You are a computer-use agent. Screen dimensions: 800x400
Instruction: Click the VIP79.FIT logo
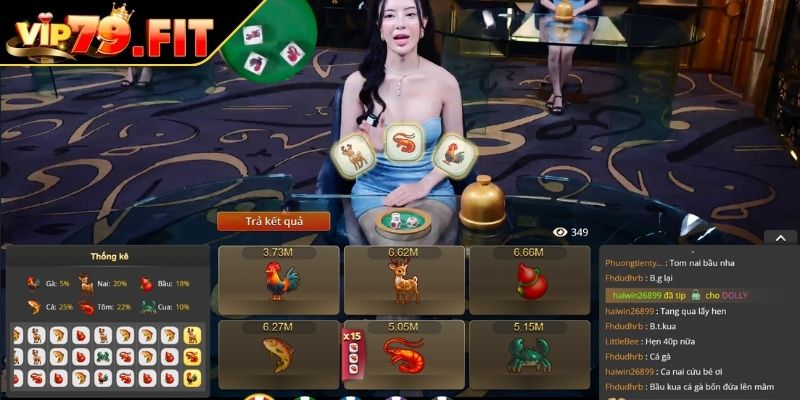click(x=110, y=35)
